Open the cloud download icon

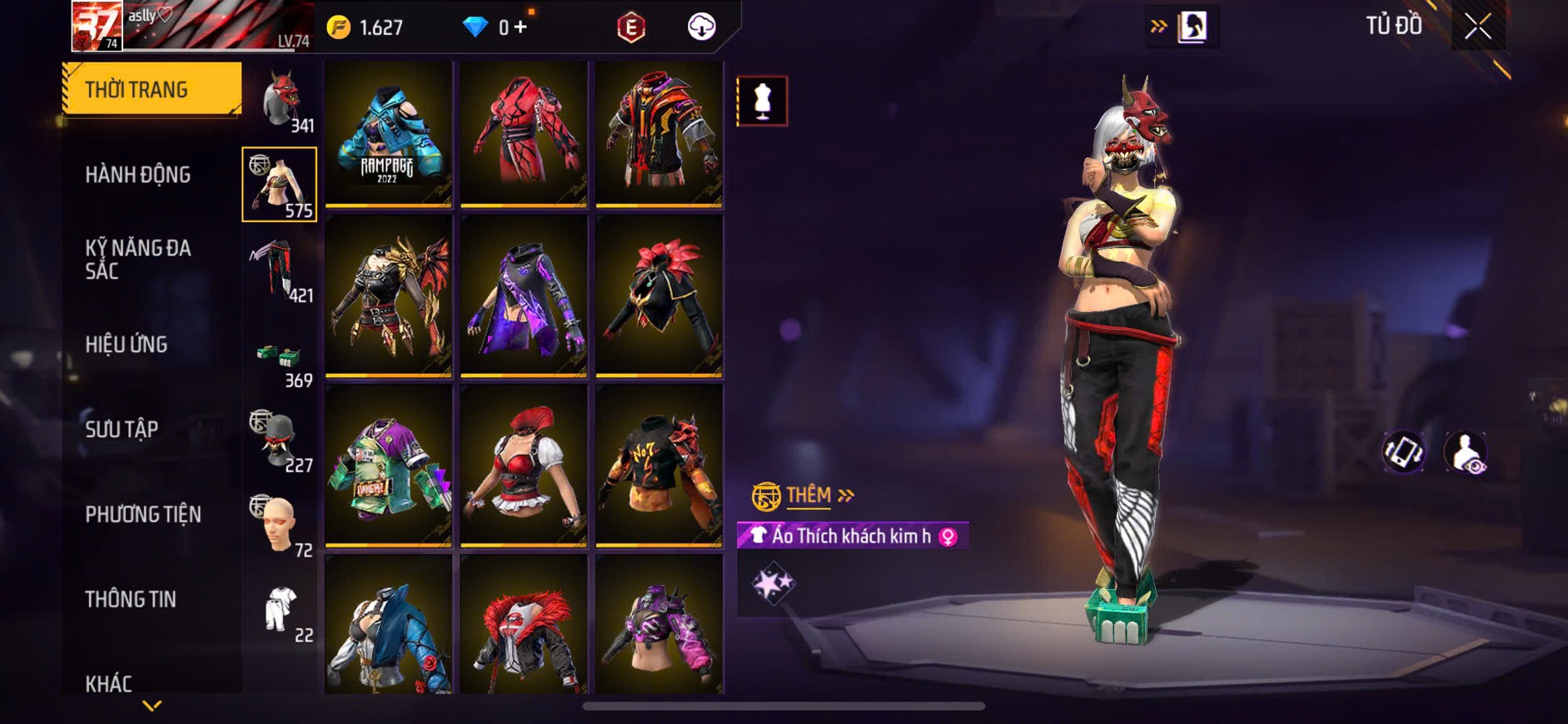[x=702, y=27]
